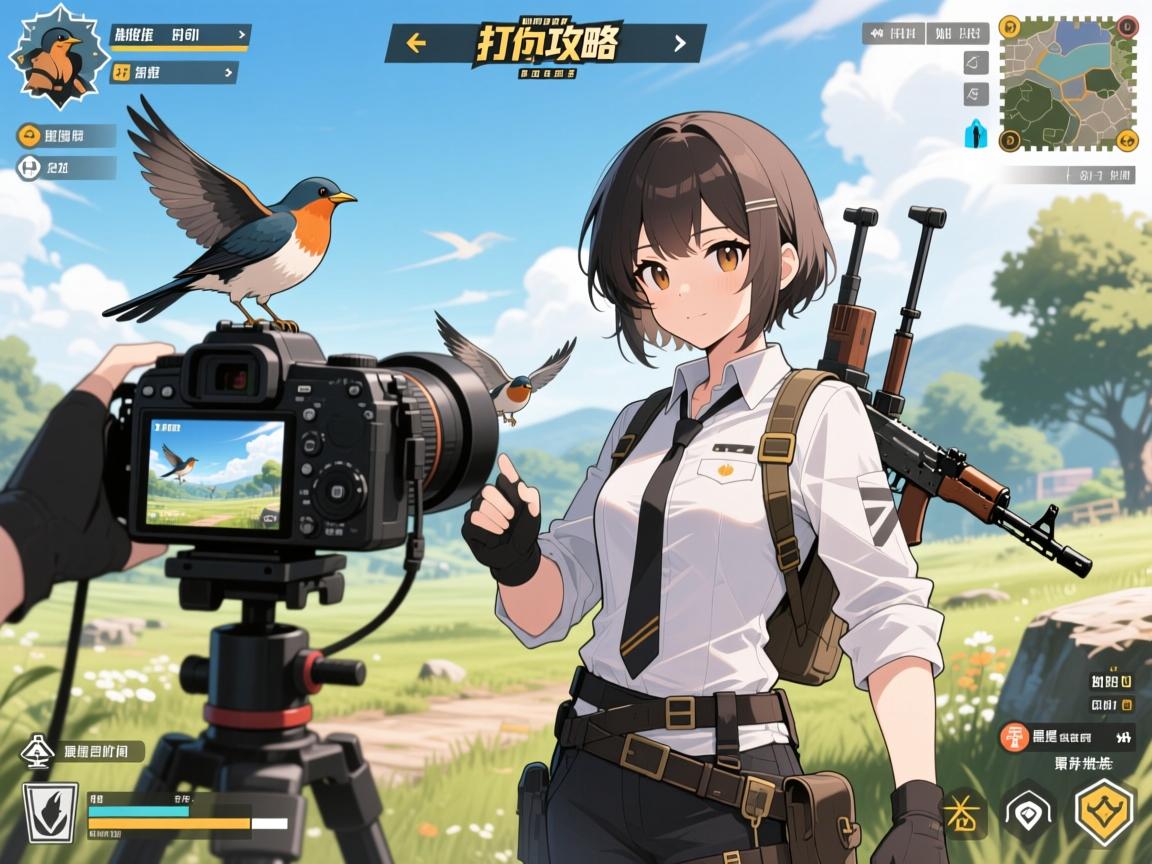Click the cyan character icon beside the minimap
The height and width of the screenshot is (864, 1152).
click(x=975, y=134)
